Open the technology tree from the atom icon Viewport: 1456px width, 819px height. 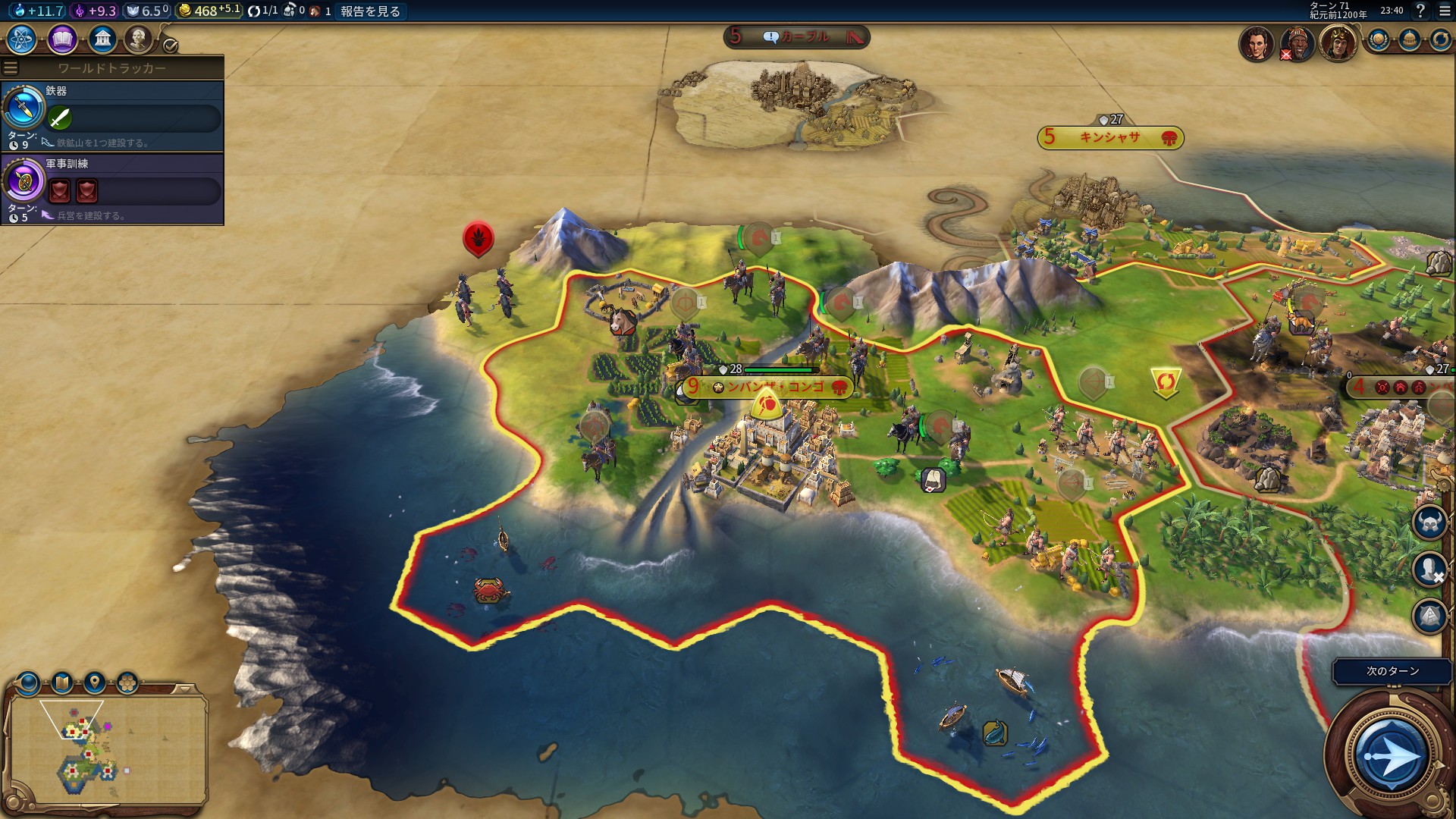(x=22, y=39)
